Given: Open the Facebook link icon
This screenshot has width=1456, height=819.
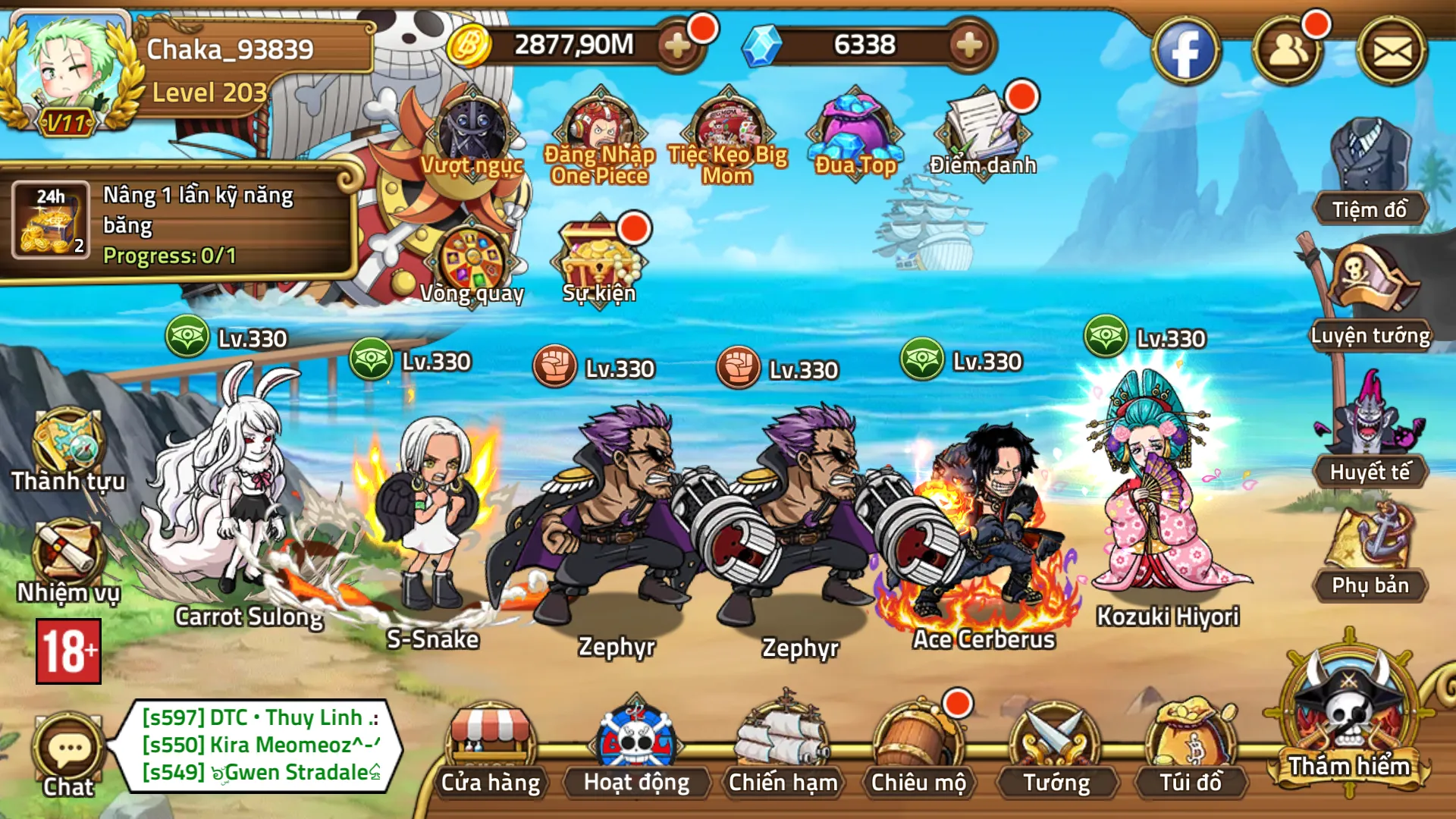Looking at the screenshot, I should [x=1185, y=52].
